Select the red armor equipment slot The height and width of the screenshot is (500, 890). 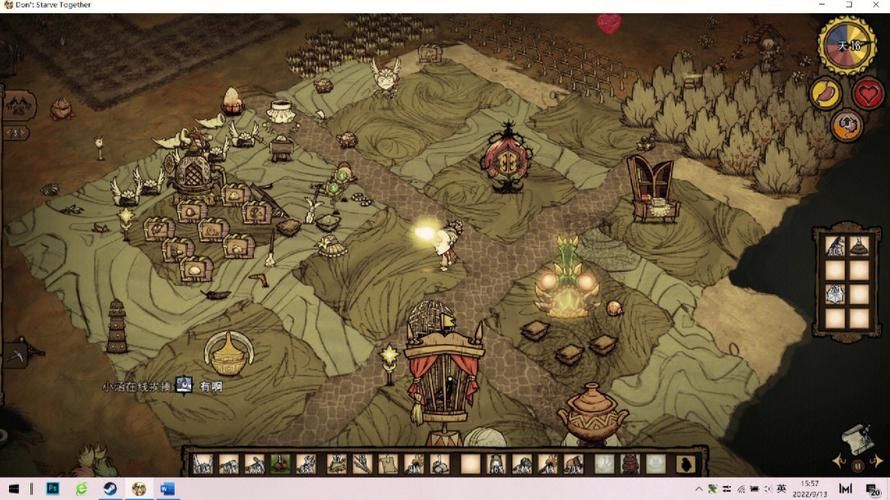click(629, 463)
